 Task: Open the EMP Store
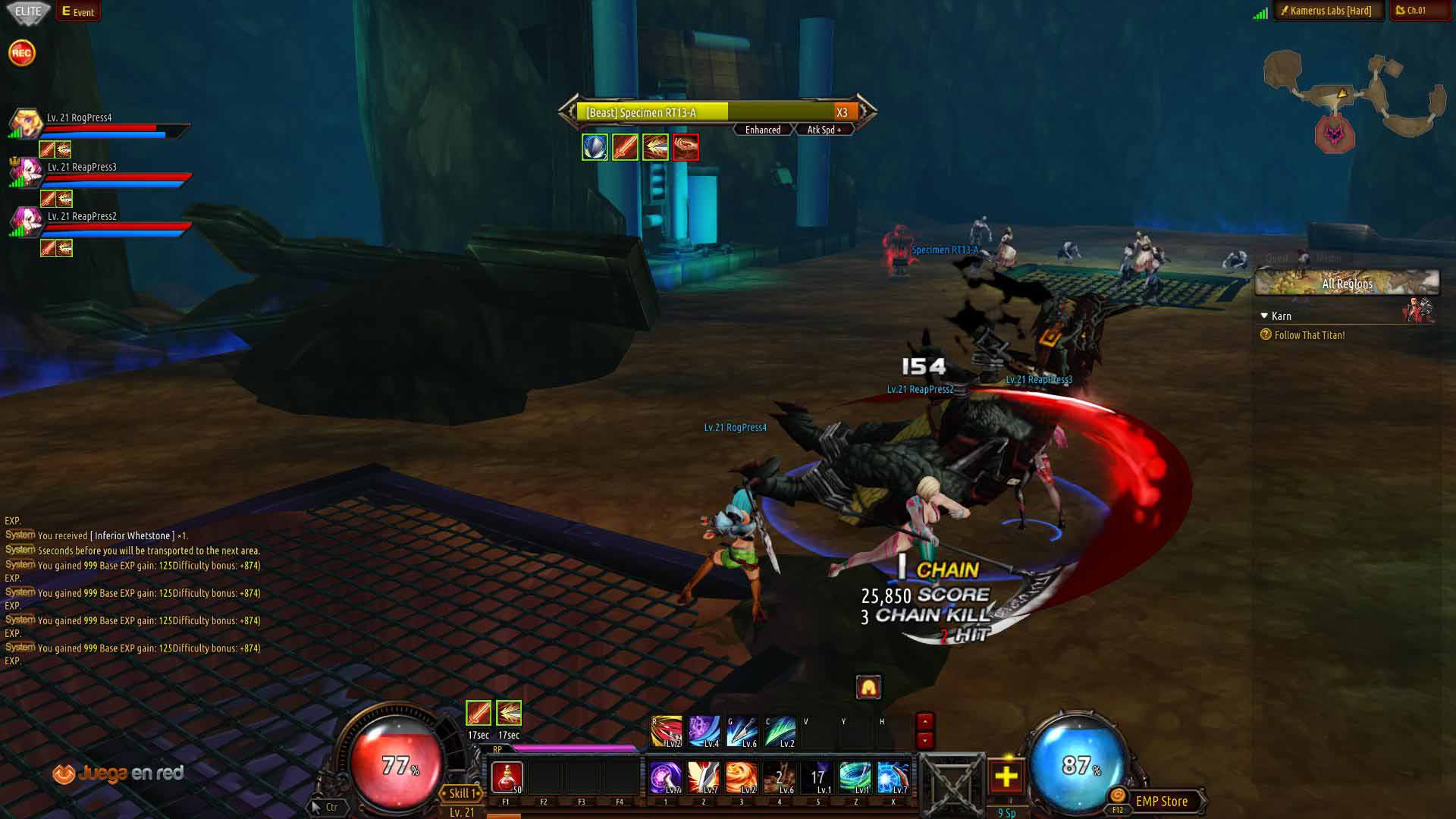1161,802
